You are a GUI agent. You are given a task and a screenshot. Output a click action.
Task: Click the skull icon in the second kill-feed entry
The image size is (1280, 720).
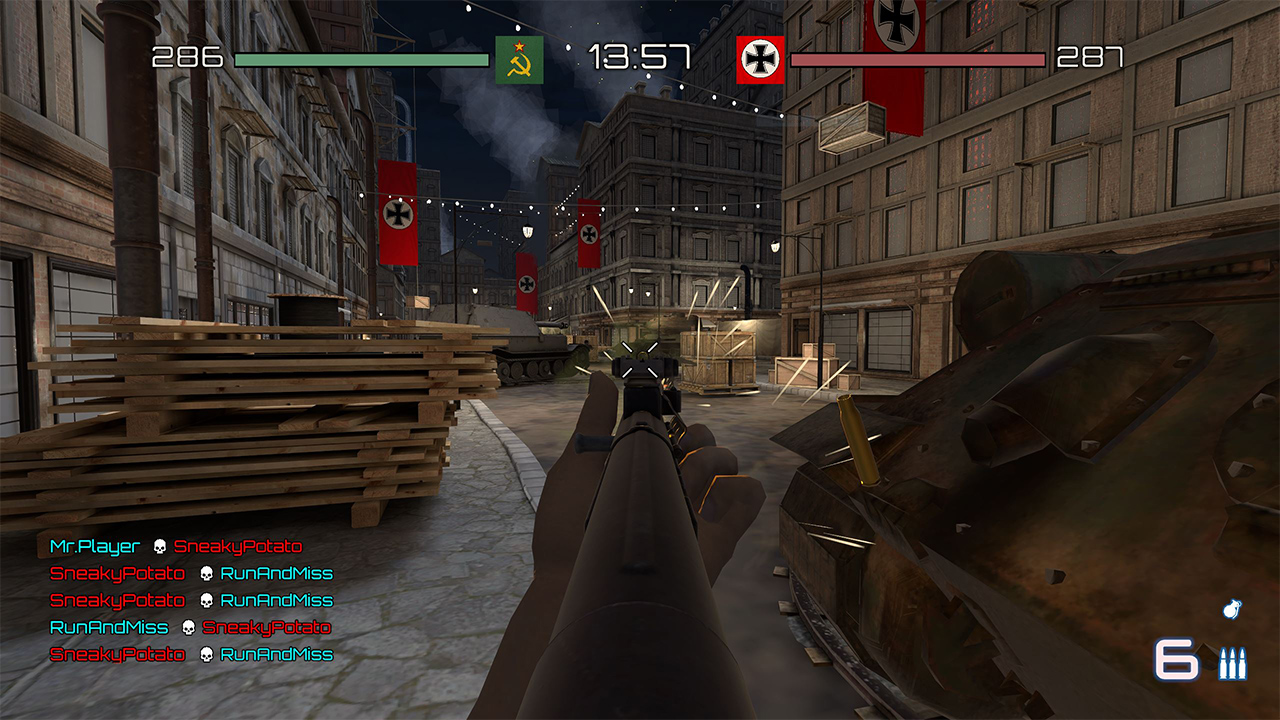click(x=204, y=575)
